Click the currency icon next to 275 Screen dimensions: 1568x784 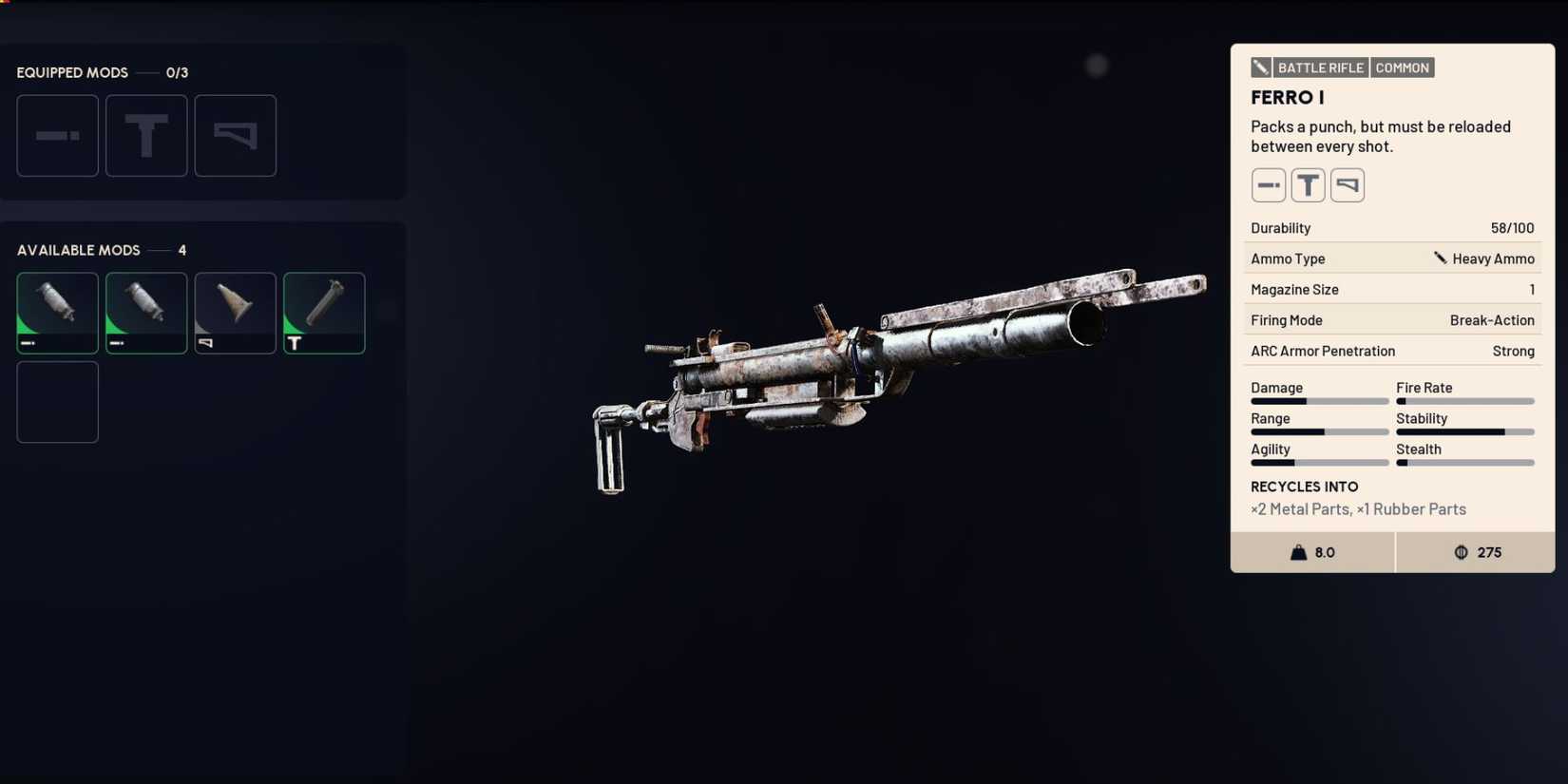tap(1462, 552)
